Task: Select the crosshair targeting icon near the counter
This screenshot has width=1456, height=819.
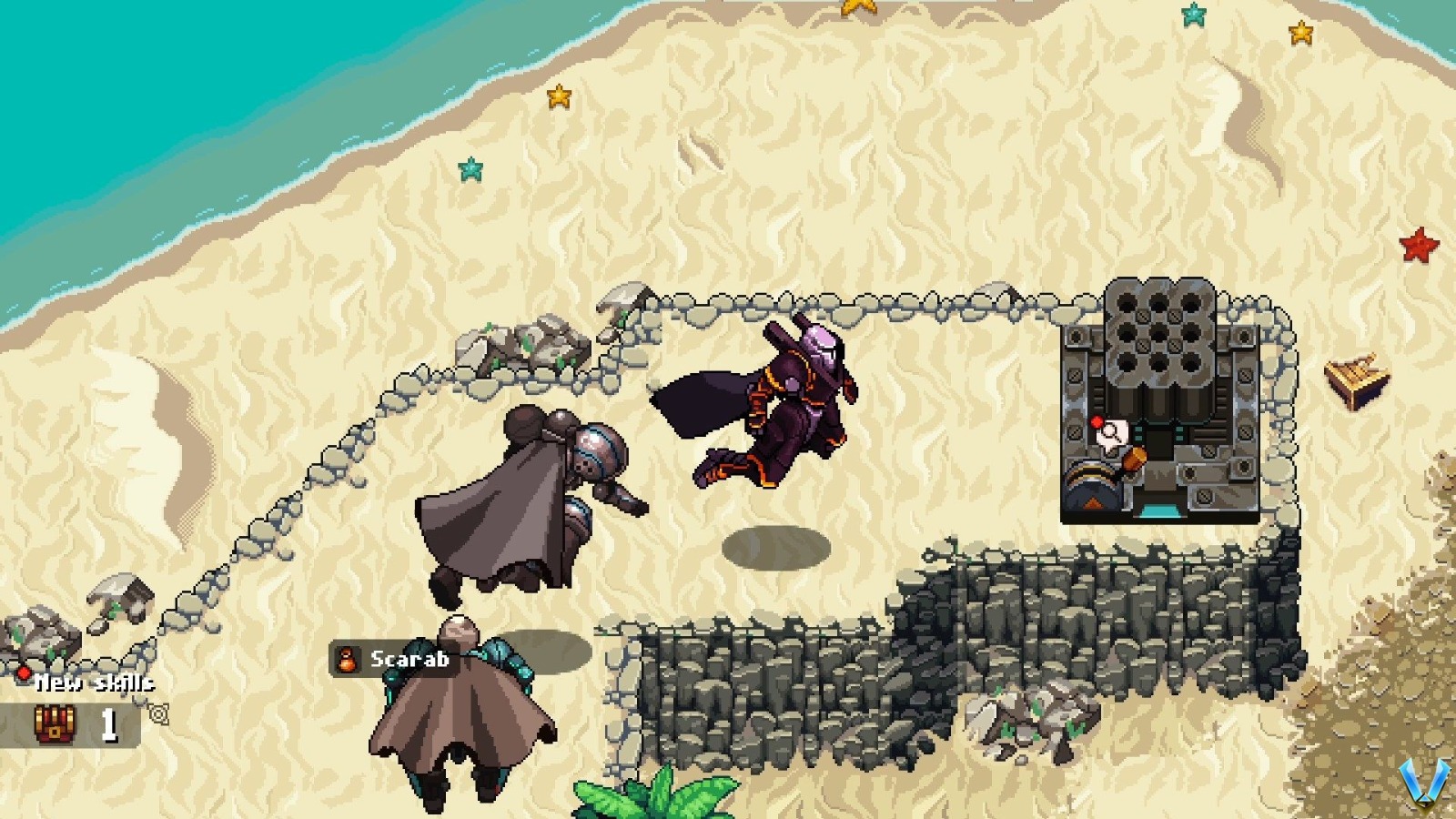Action: [x=159, y=715]
